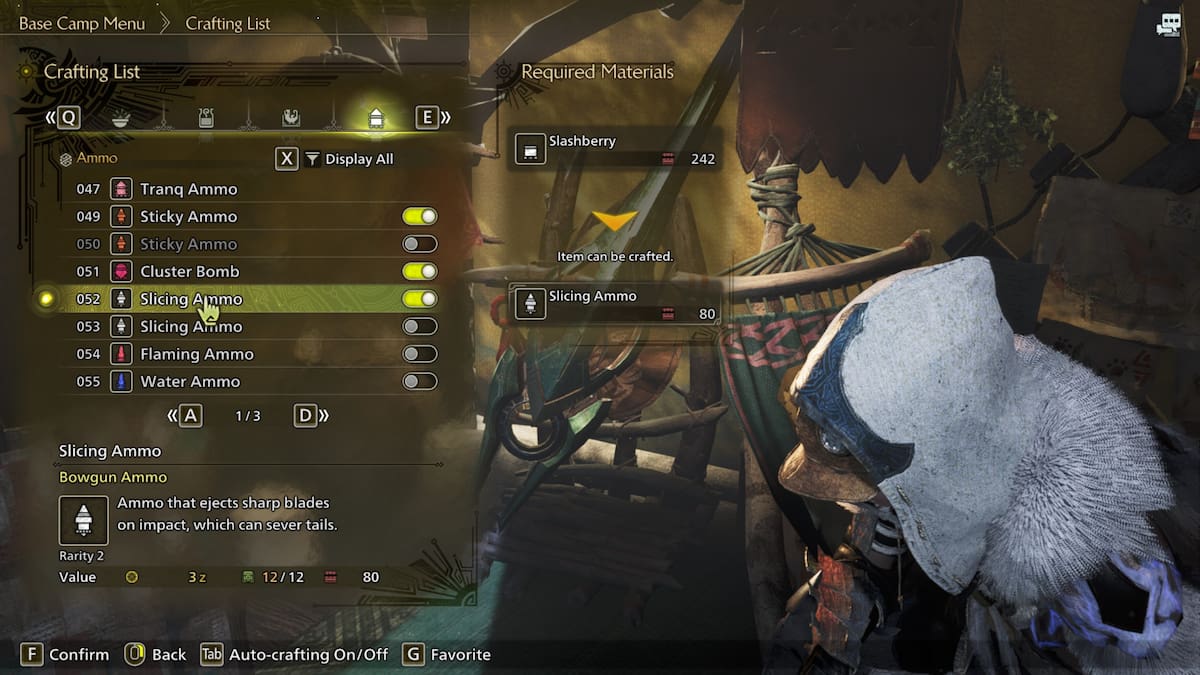Choose the Water Ammo recipe
1200x675 pixels.
(x=190, y=381)
